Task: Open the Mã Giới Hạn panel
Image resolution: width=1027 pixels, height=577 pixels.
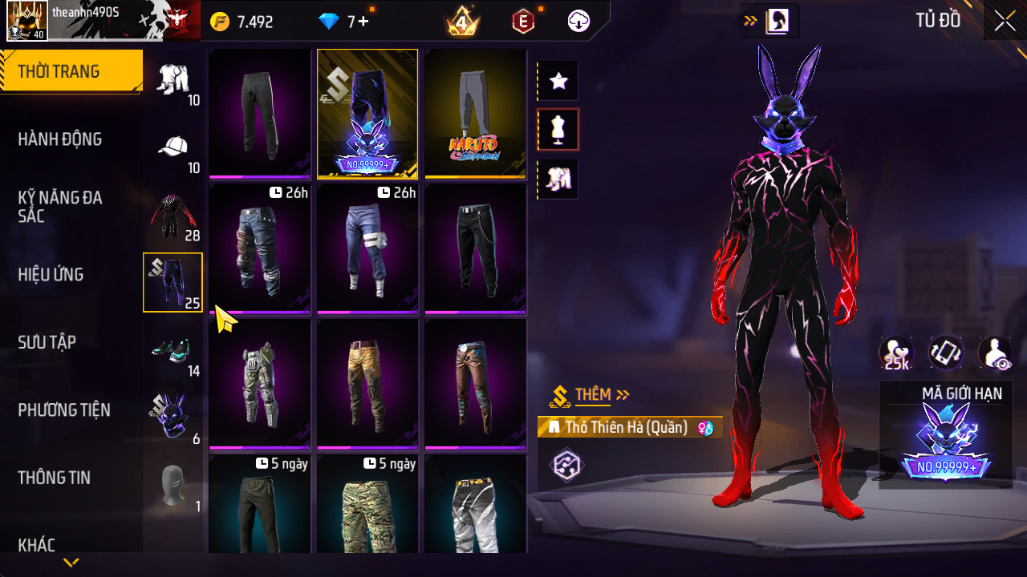Action: 945,435
